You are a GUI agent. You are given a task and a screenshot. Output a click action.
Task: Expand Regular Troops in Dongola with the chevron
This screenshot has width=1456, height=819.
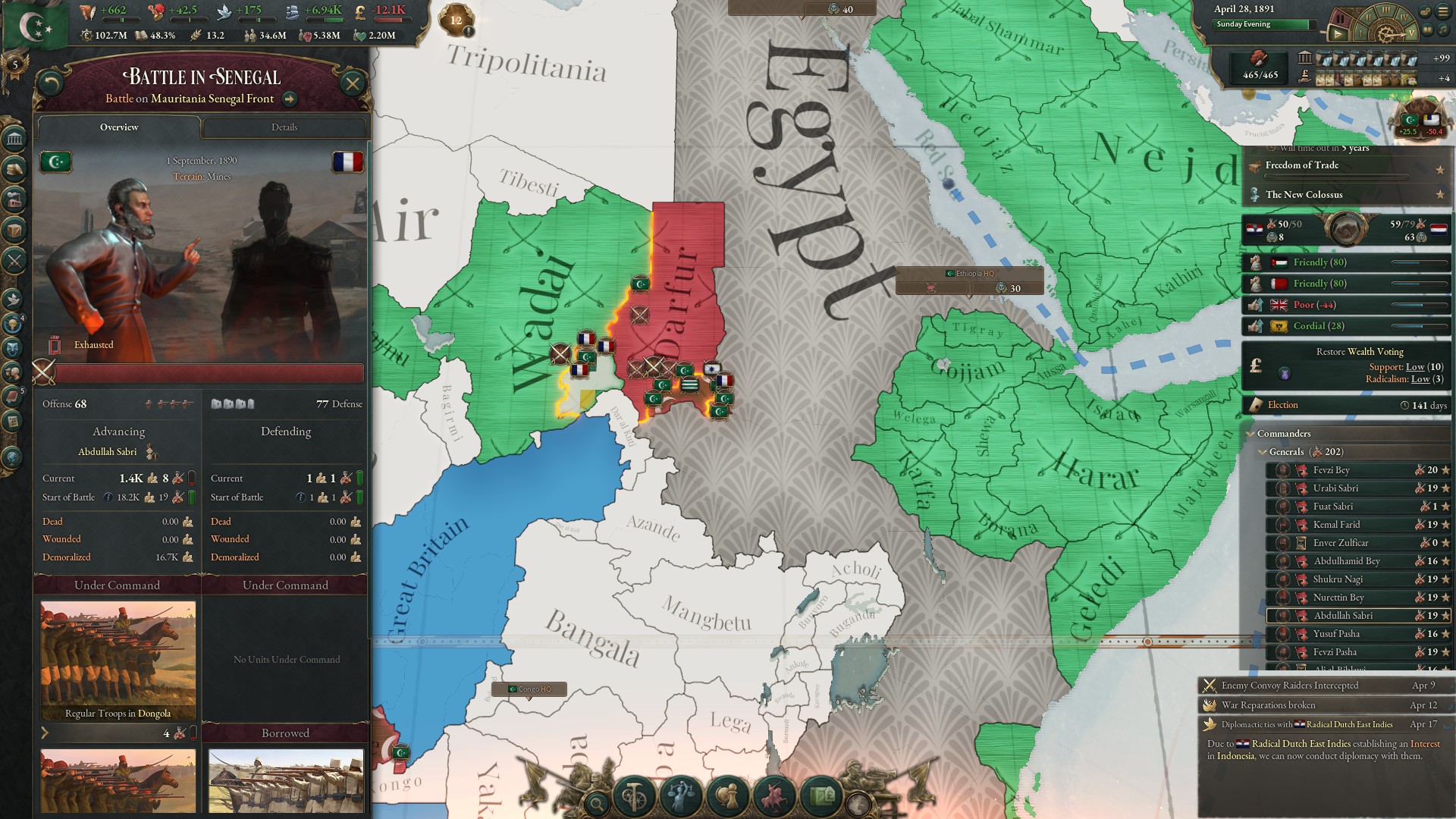click(46, 734)
